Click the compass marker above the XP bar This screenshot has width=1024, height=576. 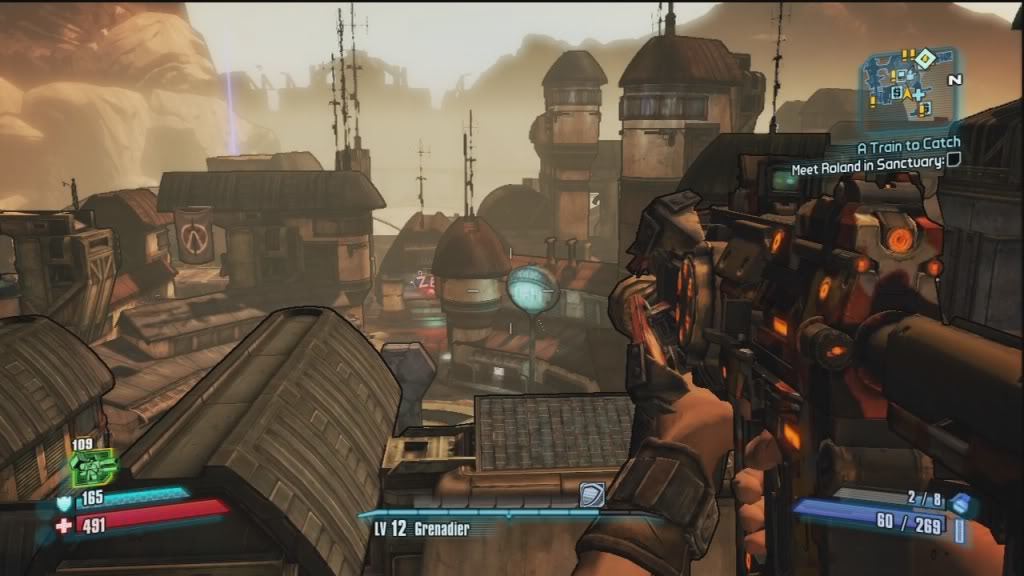click(591, 495)
